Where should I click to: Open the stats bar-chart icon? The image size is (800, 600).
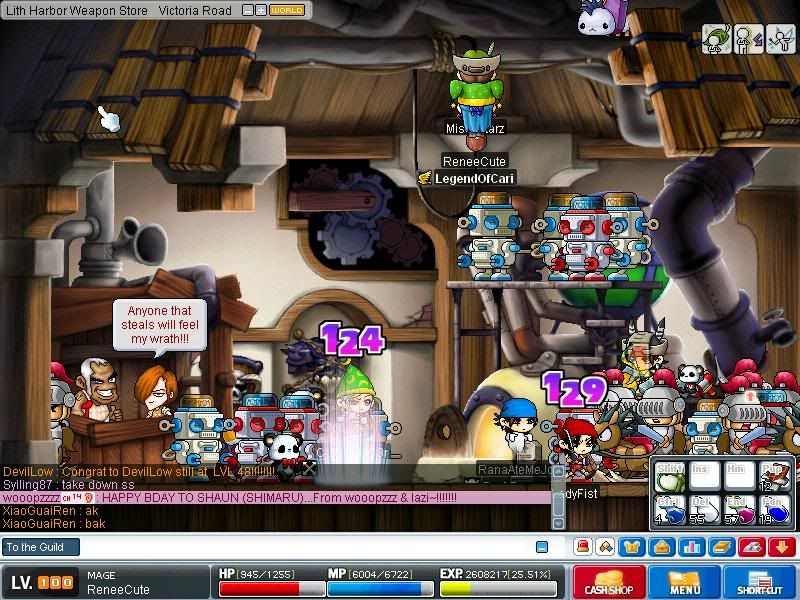[690, 547]
